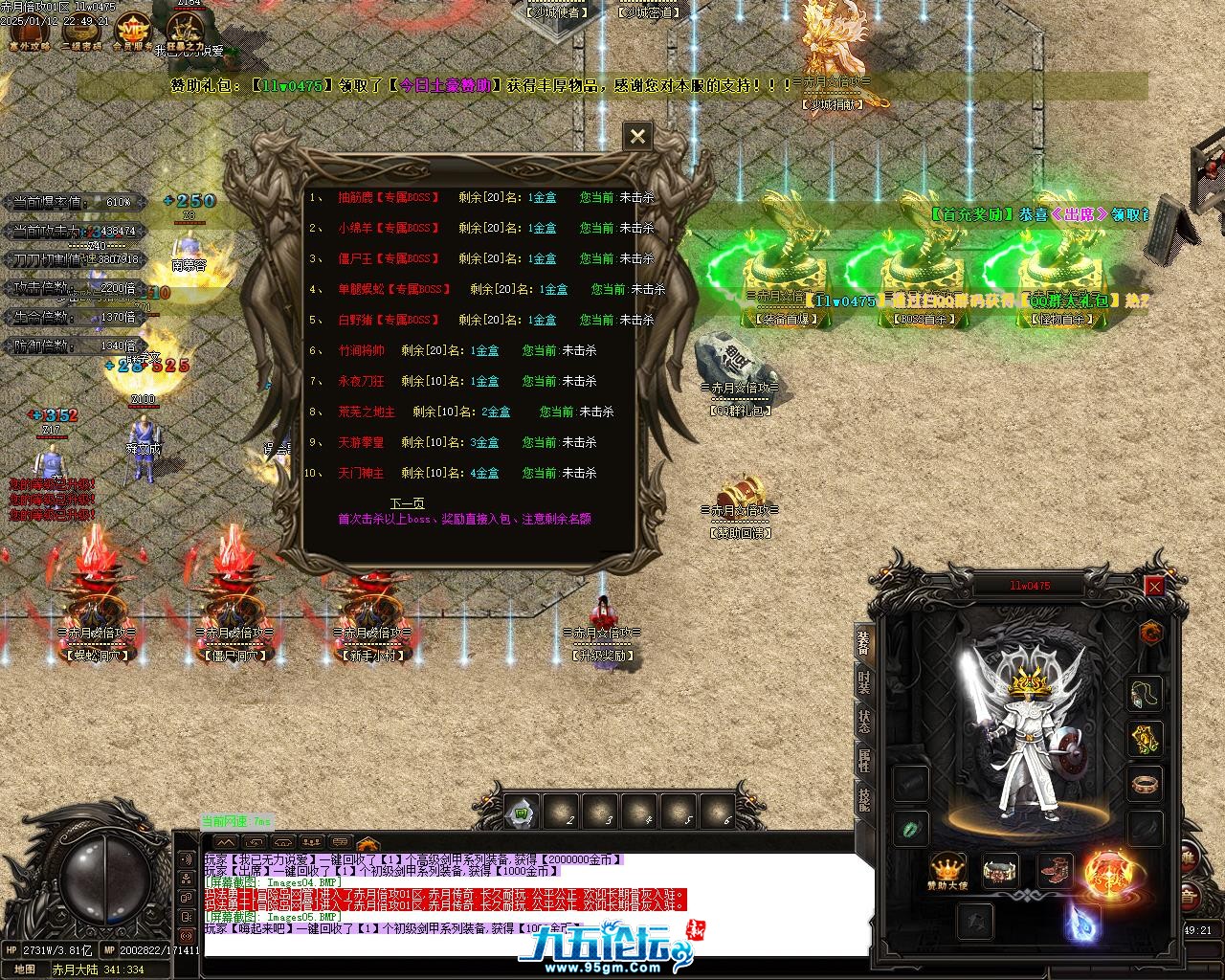Switch to the 时装 fashion tab
Image resolution: width=1225 pixels, height=980 pixels.
(863, 682)
